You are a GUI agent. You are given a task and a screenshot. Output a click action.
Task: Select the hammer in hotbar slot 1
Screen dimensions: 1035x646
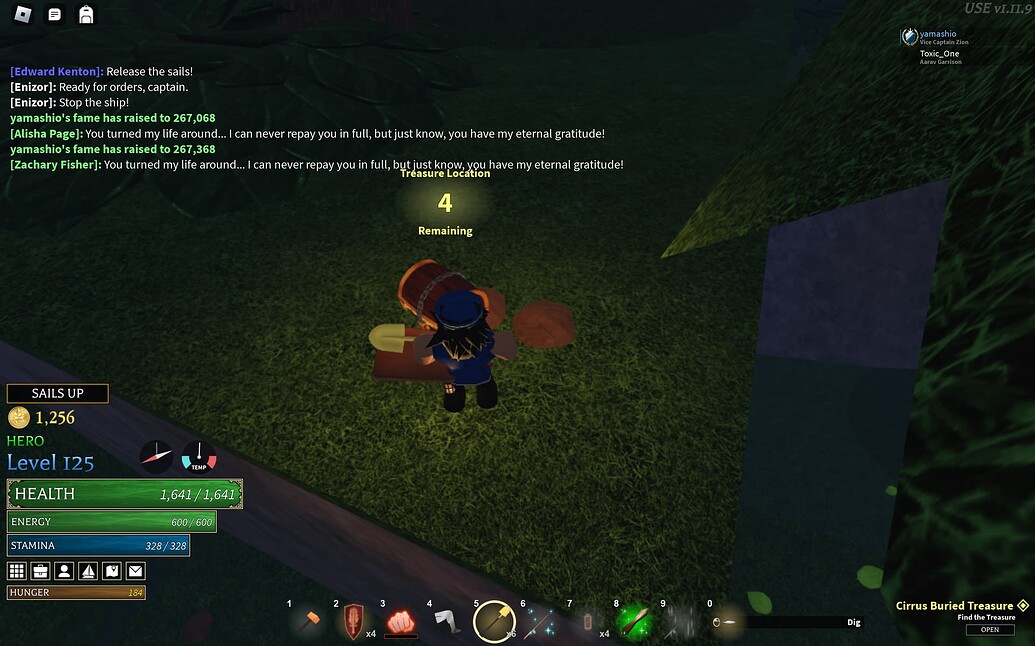coord(307,622)
